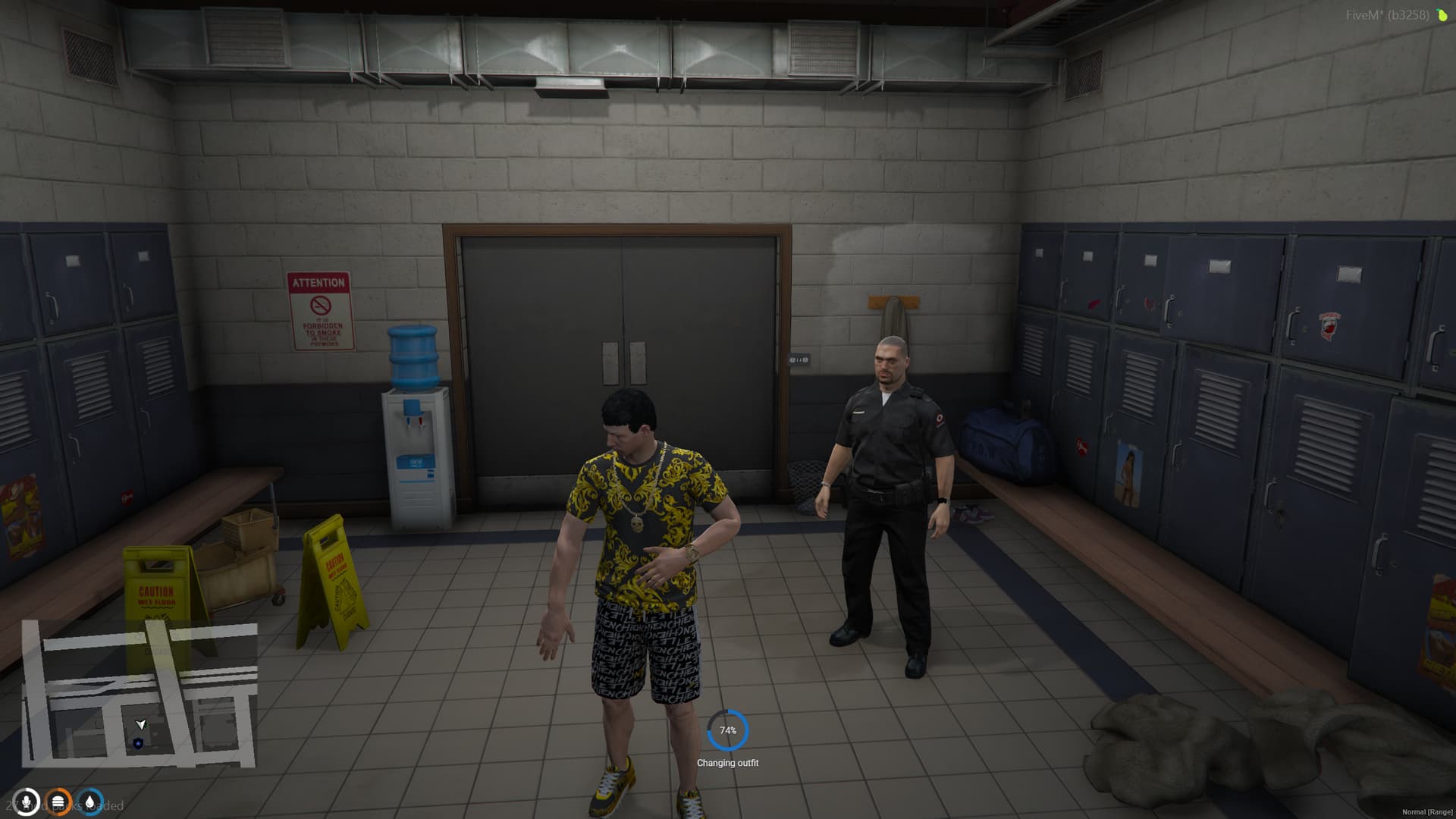Select the blue shield blip on the minimap
Screen dimensions: 1456x819
point(139,744)
